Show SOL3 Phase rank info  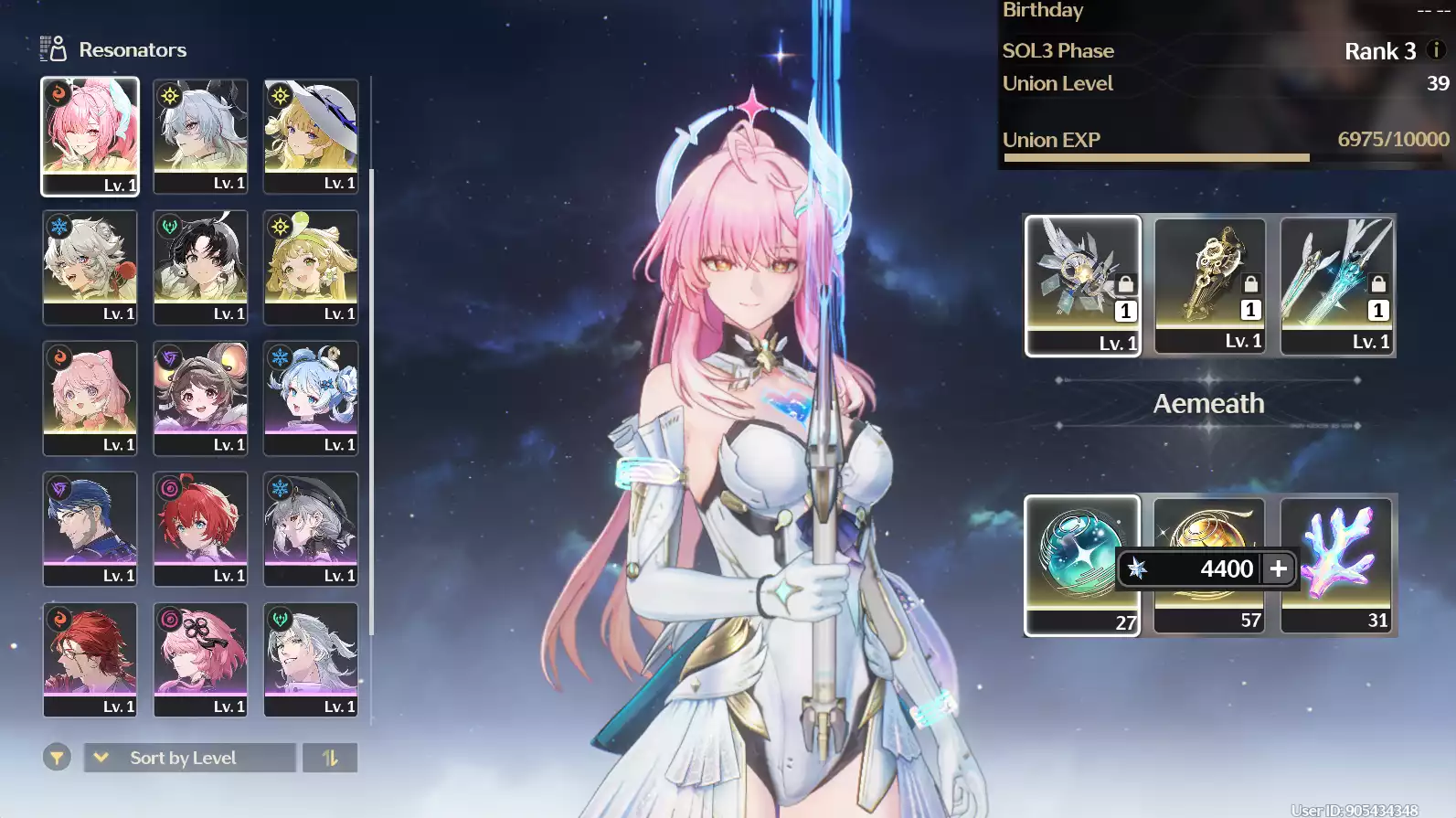1436,50
